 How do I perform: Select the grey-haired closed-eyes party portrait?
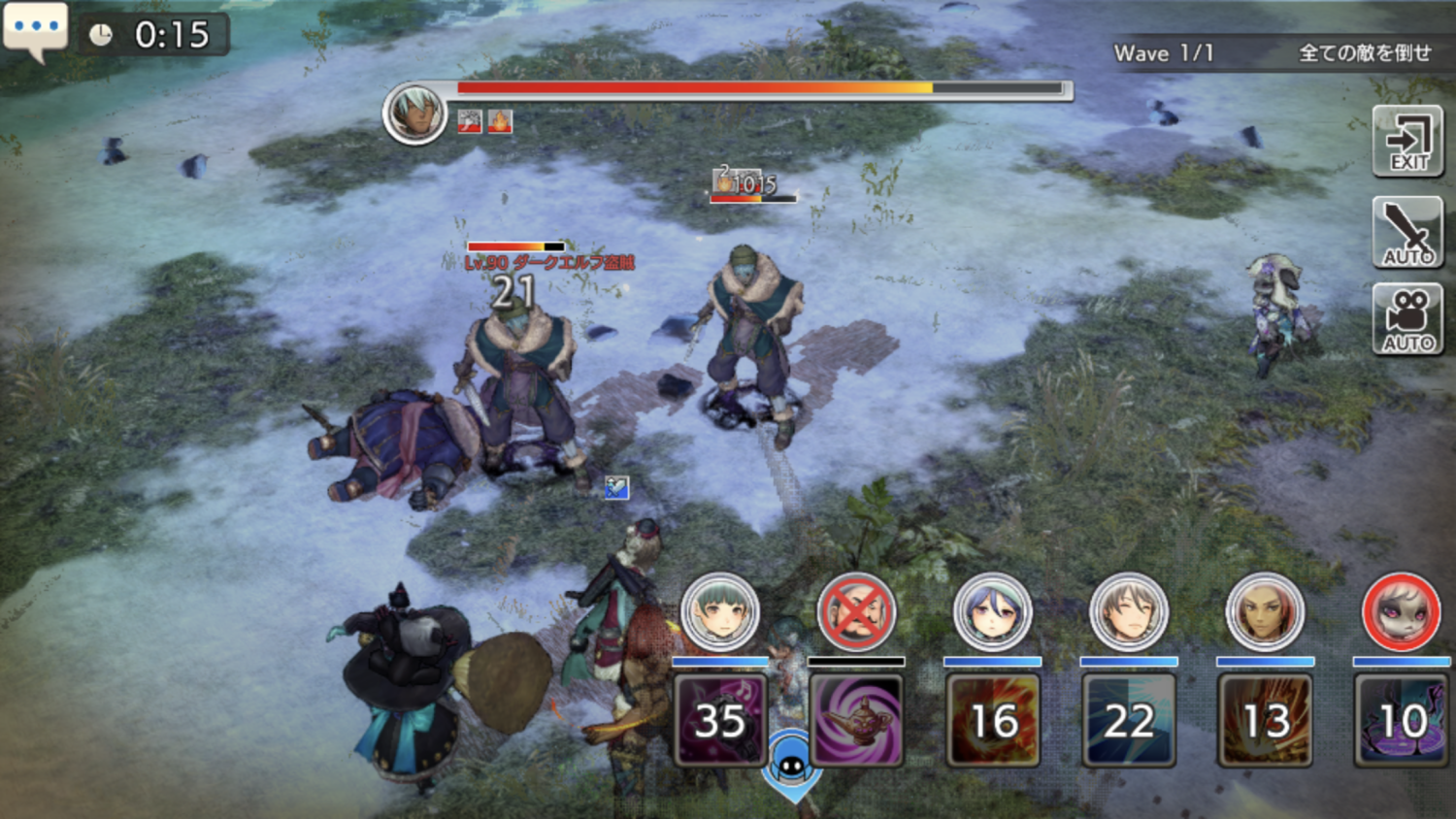[1128, 612]
